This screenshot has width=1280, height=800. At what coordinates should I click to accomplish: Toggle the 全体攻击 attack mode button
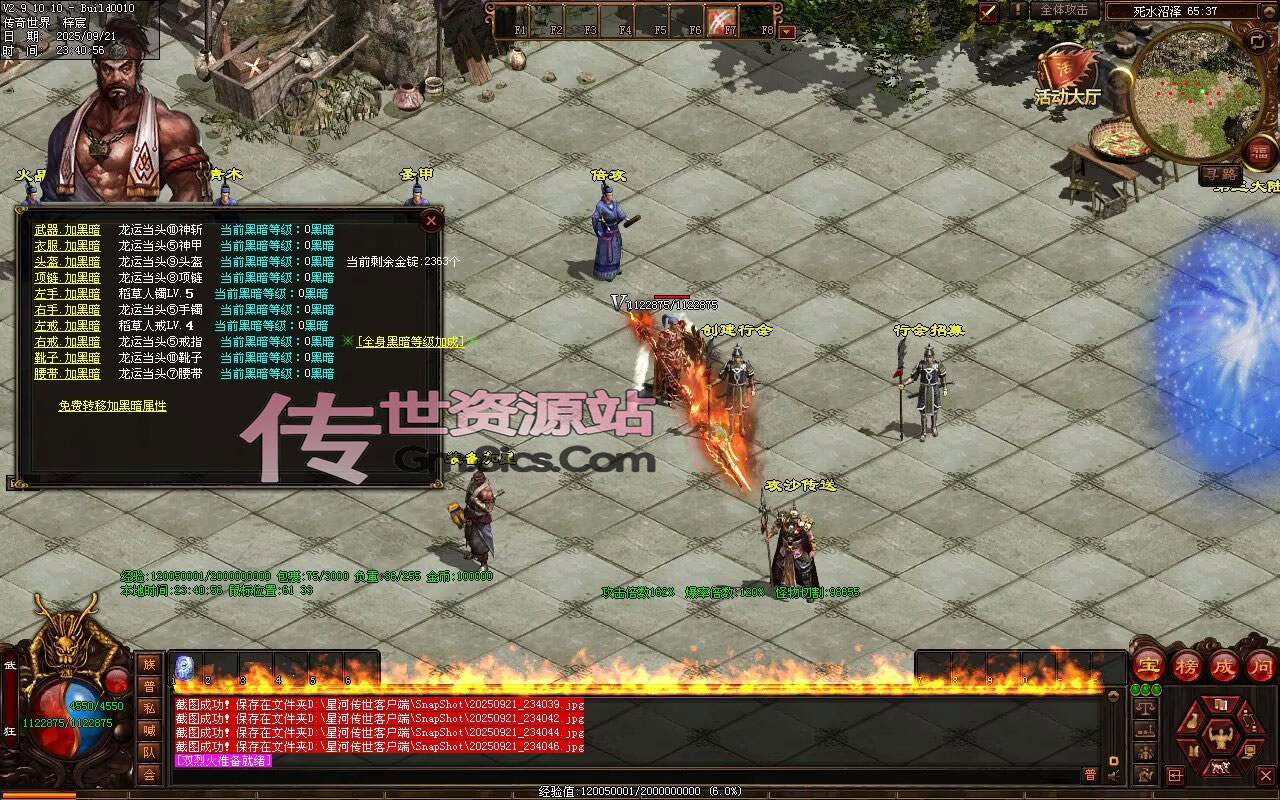(1064, 10)
